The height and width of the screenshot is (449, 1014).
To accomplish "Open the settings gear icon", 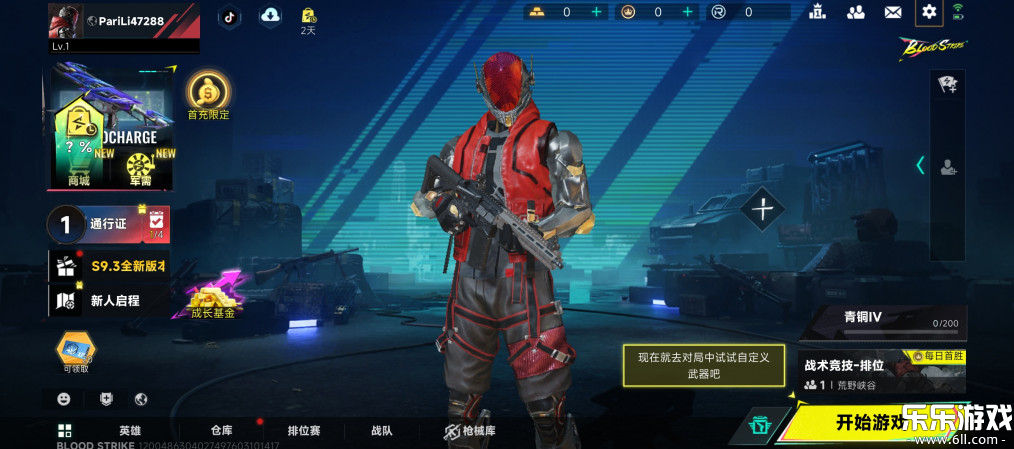I will [929, 12].
